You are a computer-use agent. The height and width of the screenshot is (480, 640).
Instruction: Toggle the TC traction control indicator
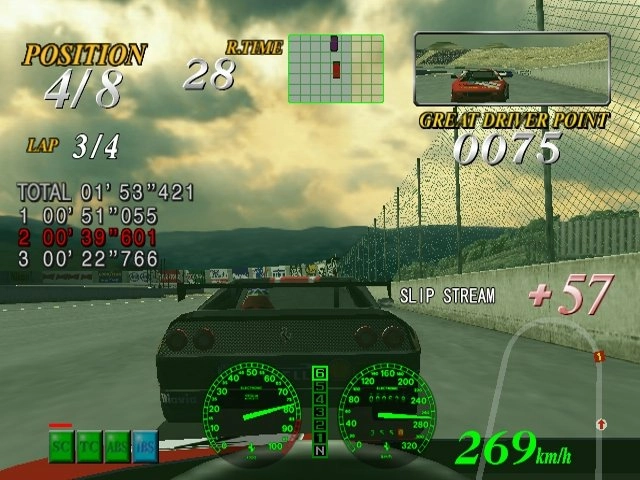(x=89, y=447)
